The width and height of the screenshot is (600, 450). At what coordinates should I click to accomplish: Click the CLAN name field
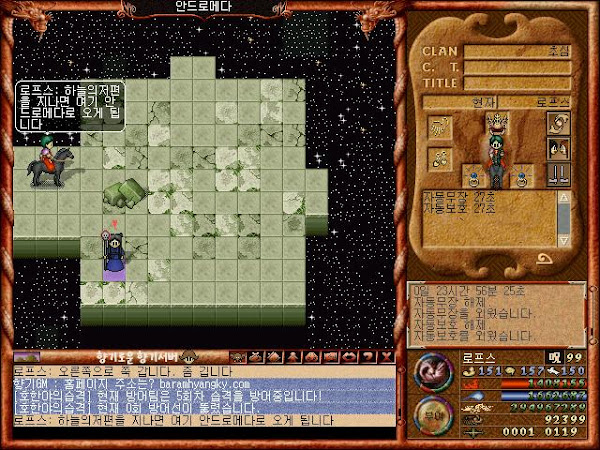tap(517, 51)
